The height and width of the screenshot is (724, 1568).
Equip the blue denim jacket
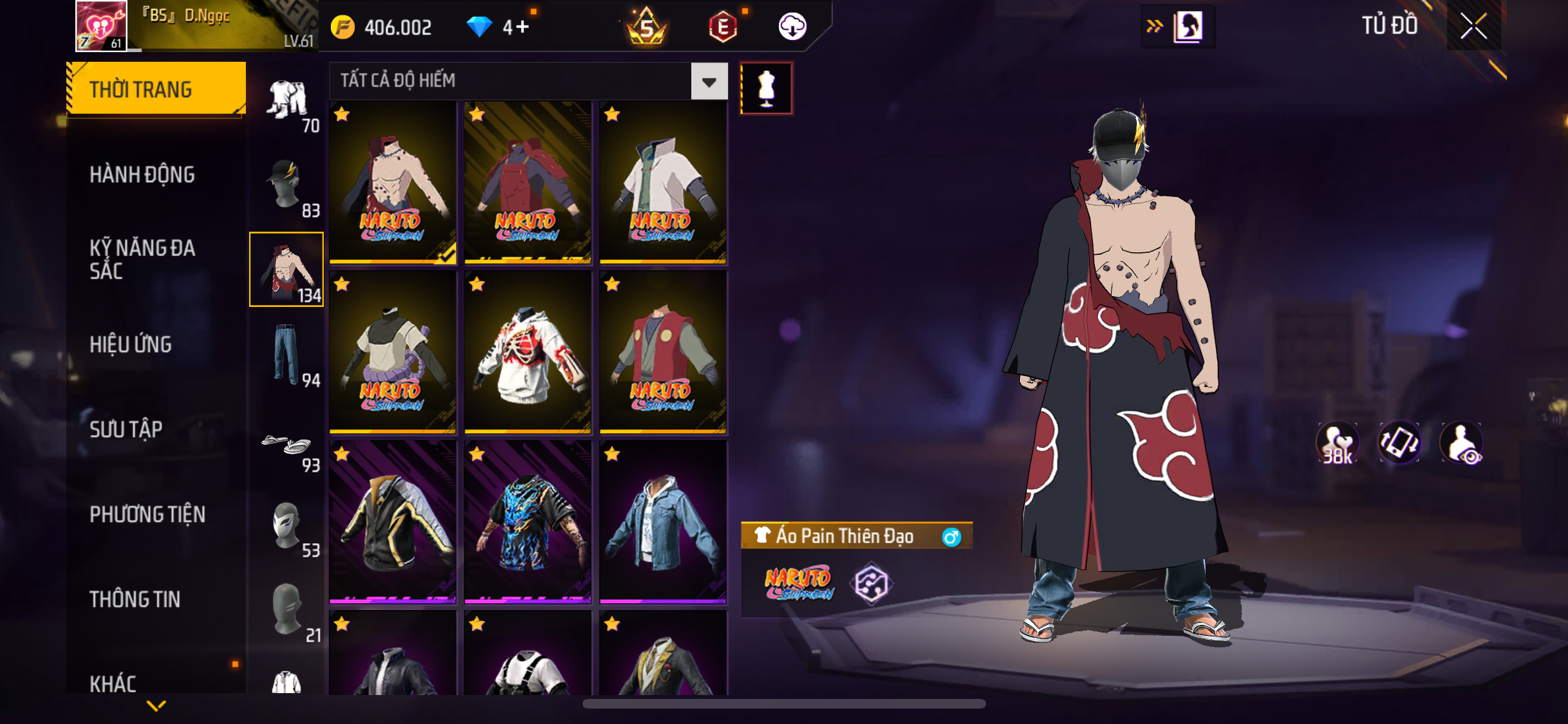[x=663, y=521]
